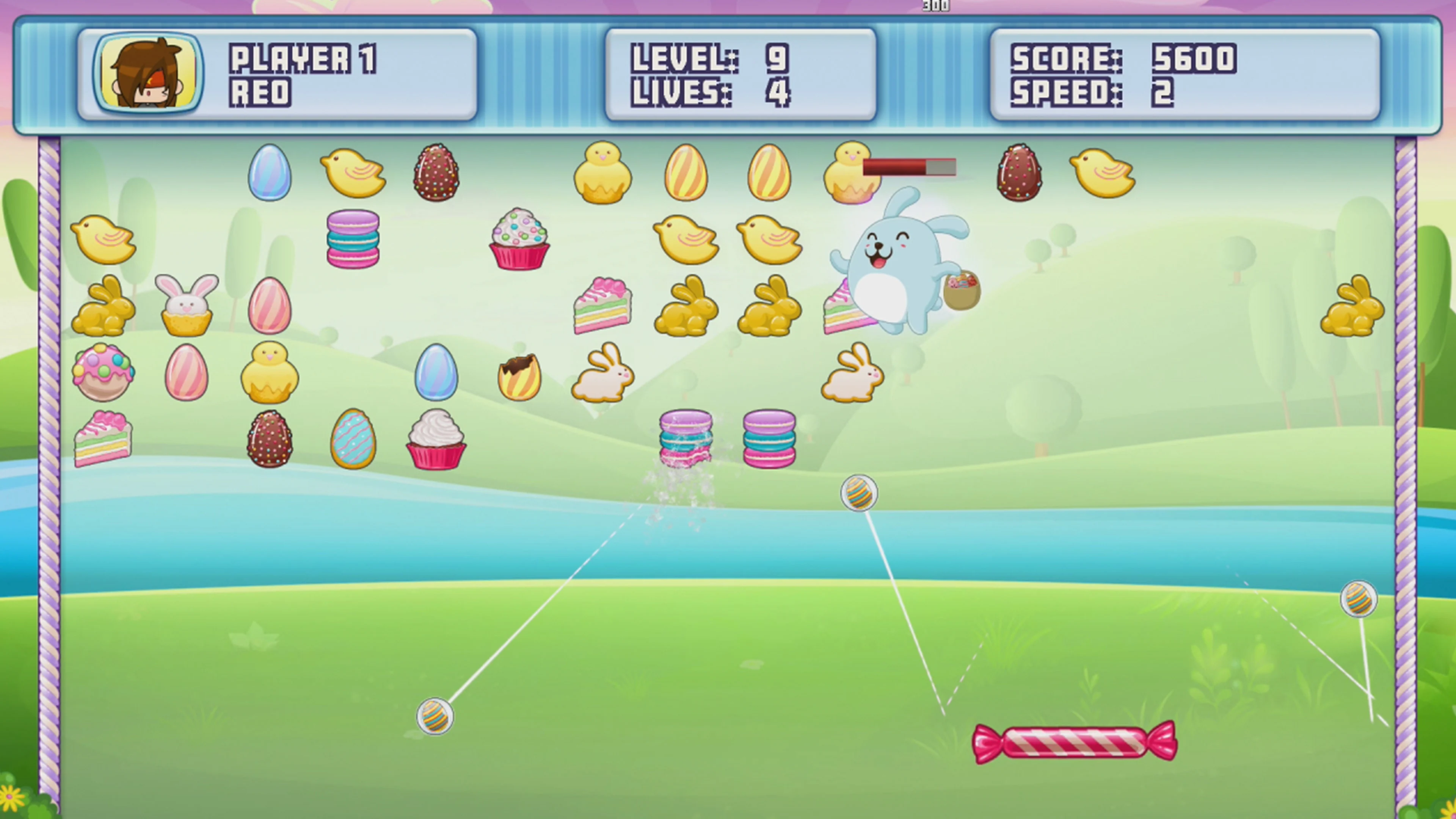Click the Player 1 avatar portrait
Viewport: 1456px width, 819px height.
[146, 72]
